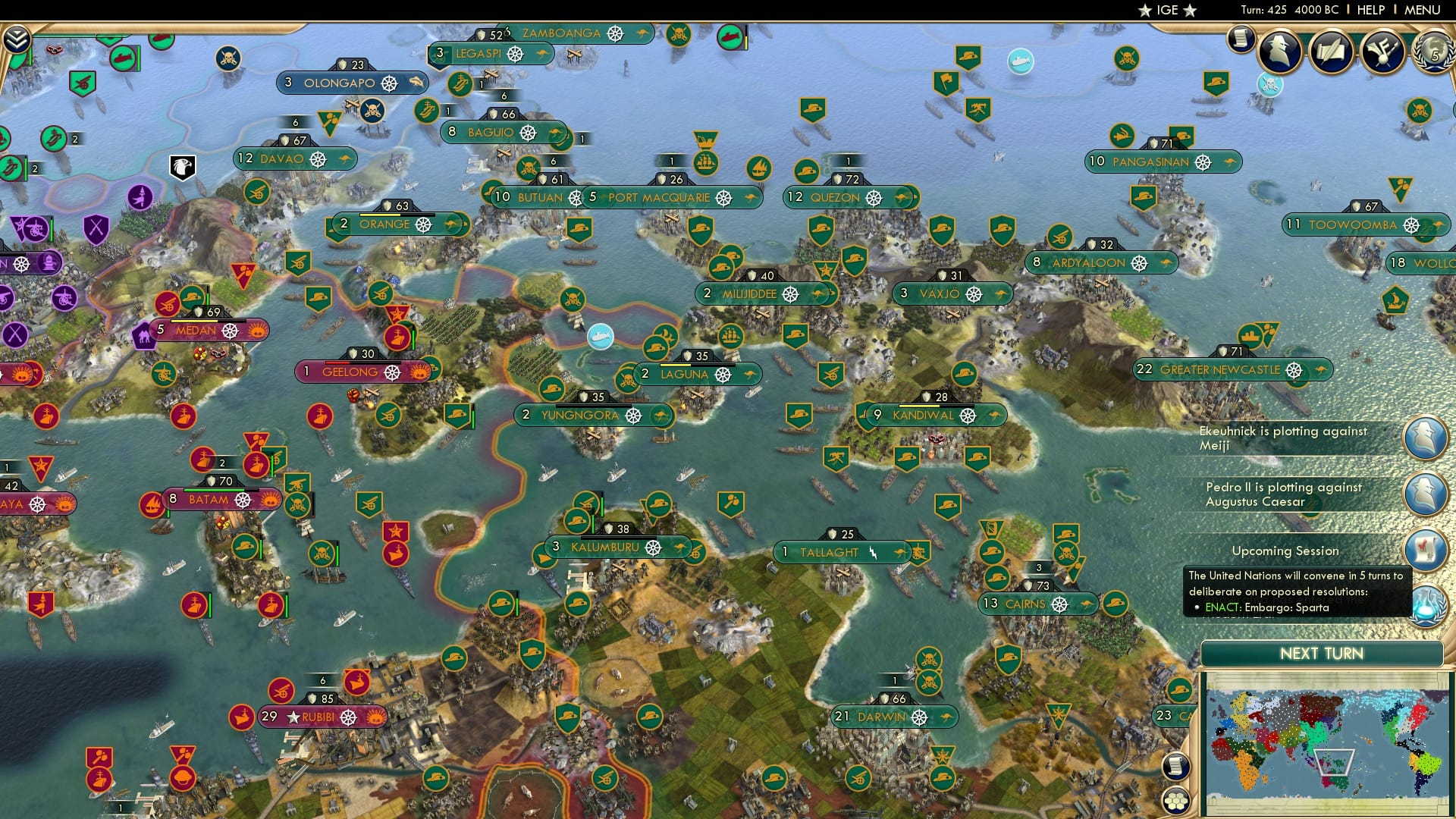The width and height of the screenshot is (1456, 819).
Task: Select the white submarine unit icon near Laguna
Action: click(x=600, y=338)
